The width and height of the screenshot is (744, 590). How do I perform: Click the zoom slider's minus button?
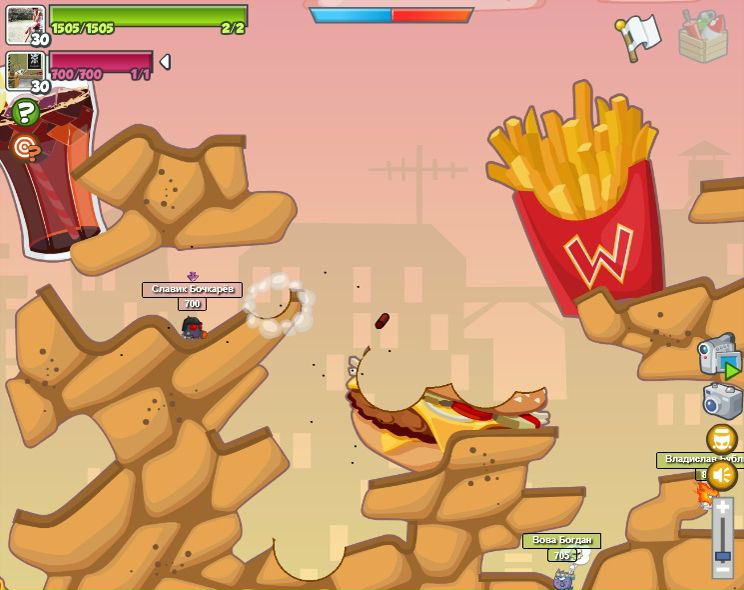click(x=722, y=570)
